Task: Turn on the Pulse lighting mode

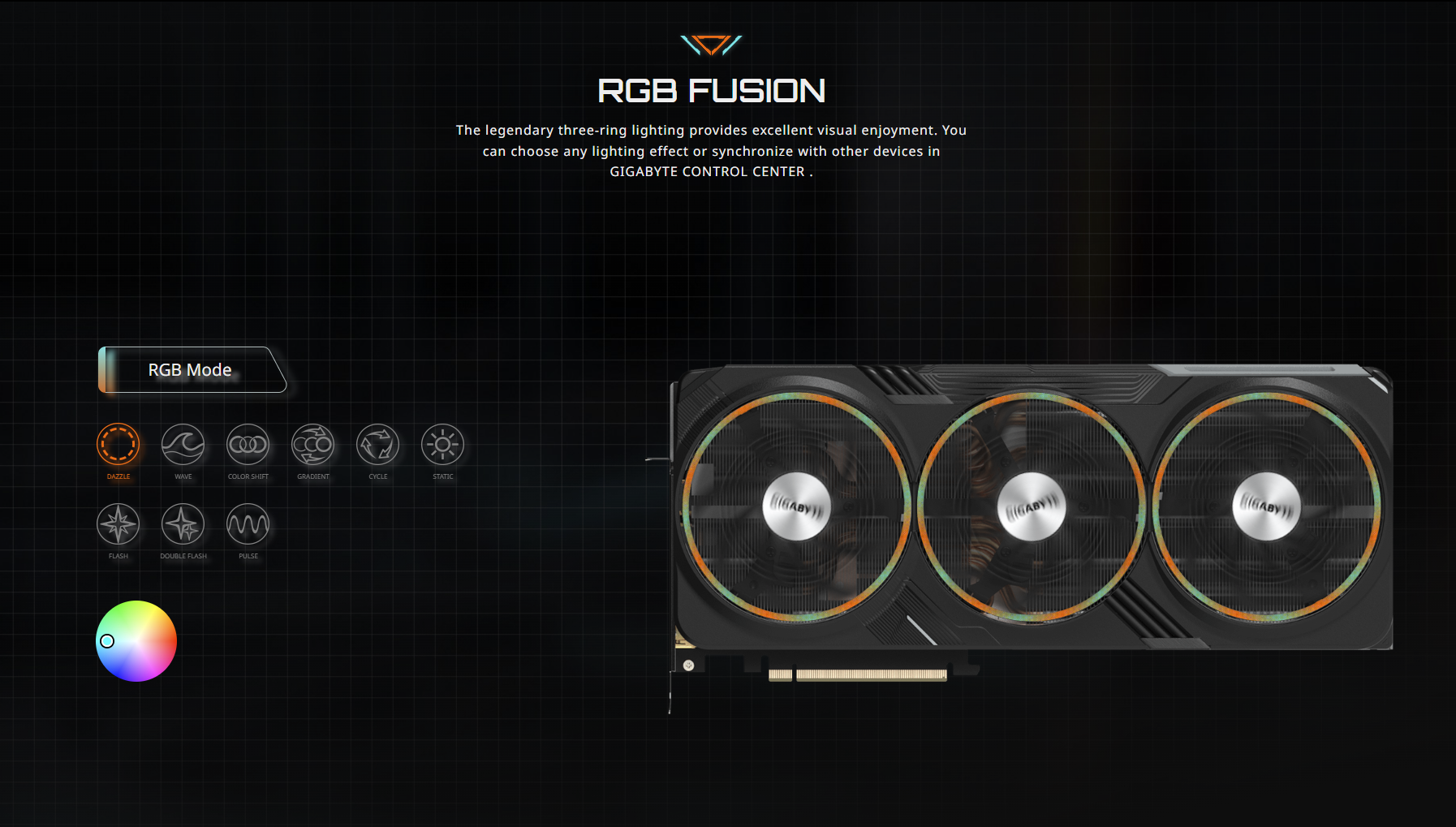Action: (x=248, y=524)
